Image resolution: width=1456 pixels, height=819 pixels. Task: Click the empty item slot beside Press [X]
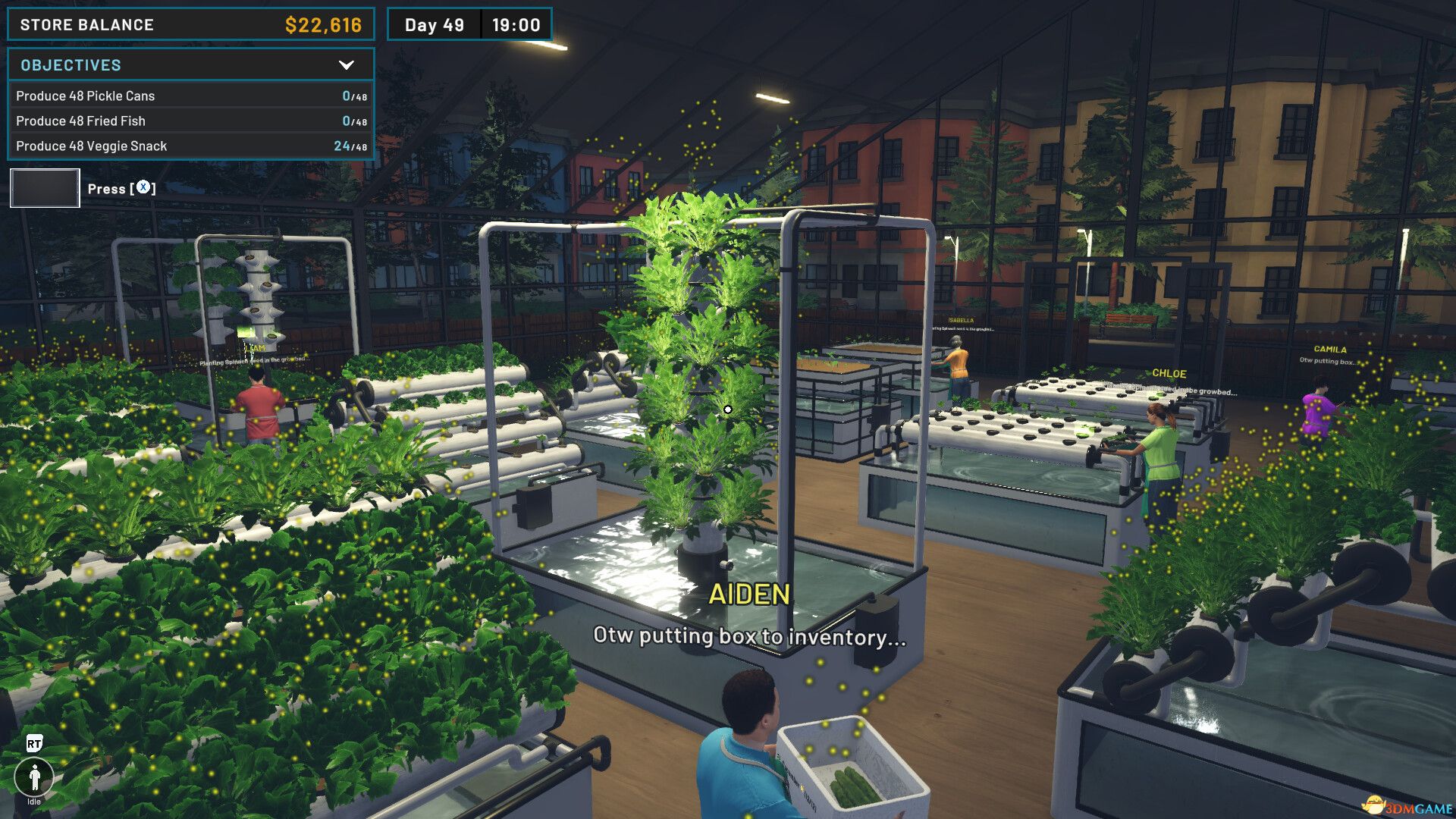point(44,187)
